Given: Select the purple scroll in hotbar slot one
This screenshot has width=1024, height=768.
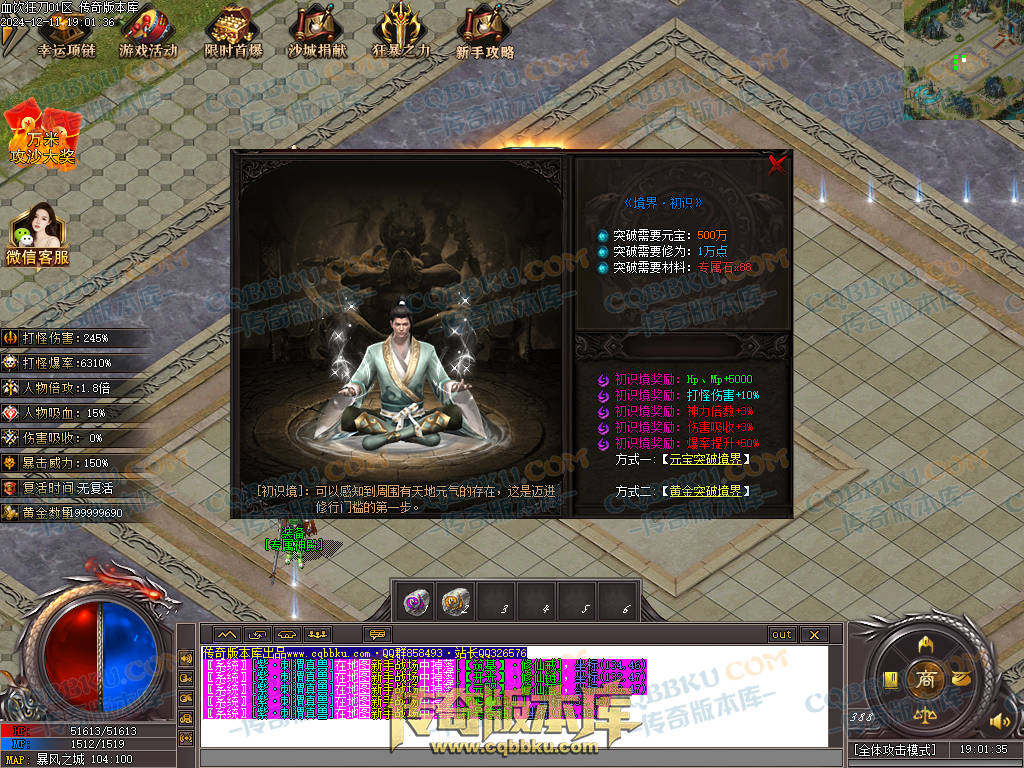Looking at the screenshot, I should [416, 602].
